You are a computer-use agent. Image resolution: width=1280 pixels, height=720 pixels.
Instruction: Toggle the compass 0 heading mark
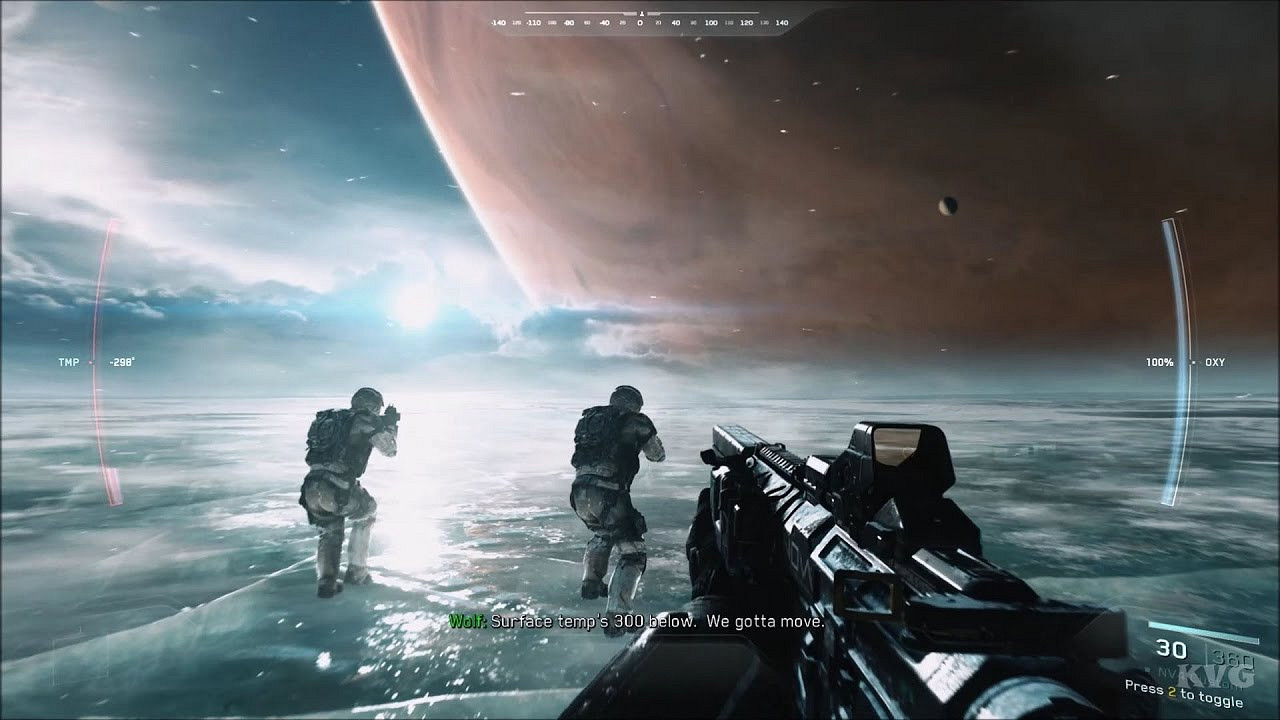click(641, 22)
